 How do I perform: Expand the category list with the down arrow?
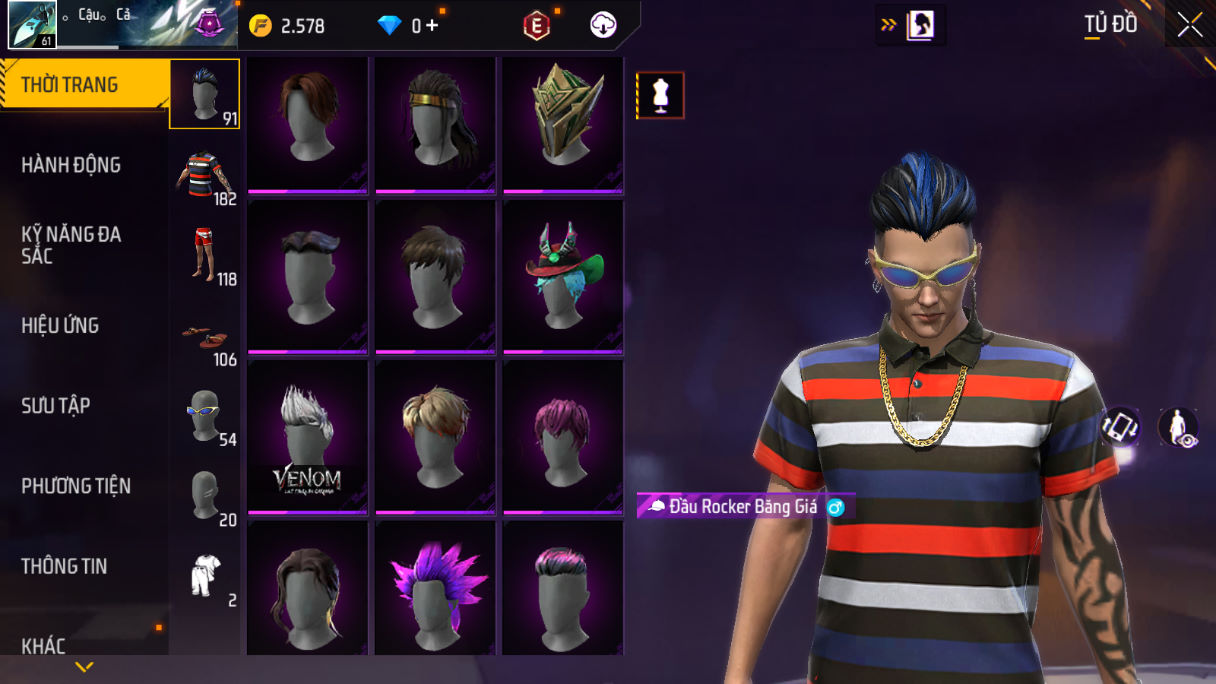(84, 667)
